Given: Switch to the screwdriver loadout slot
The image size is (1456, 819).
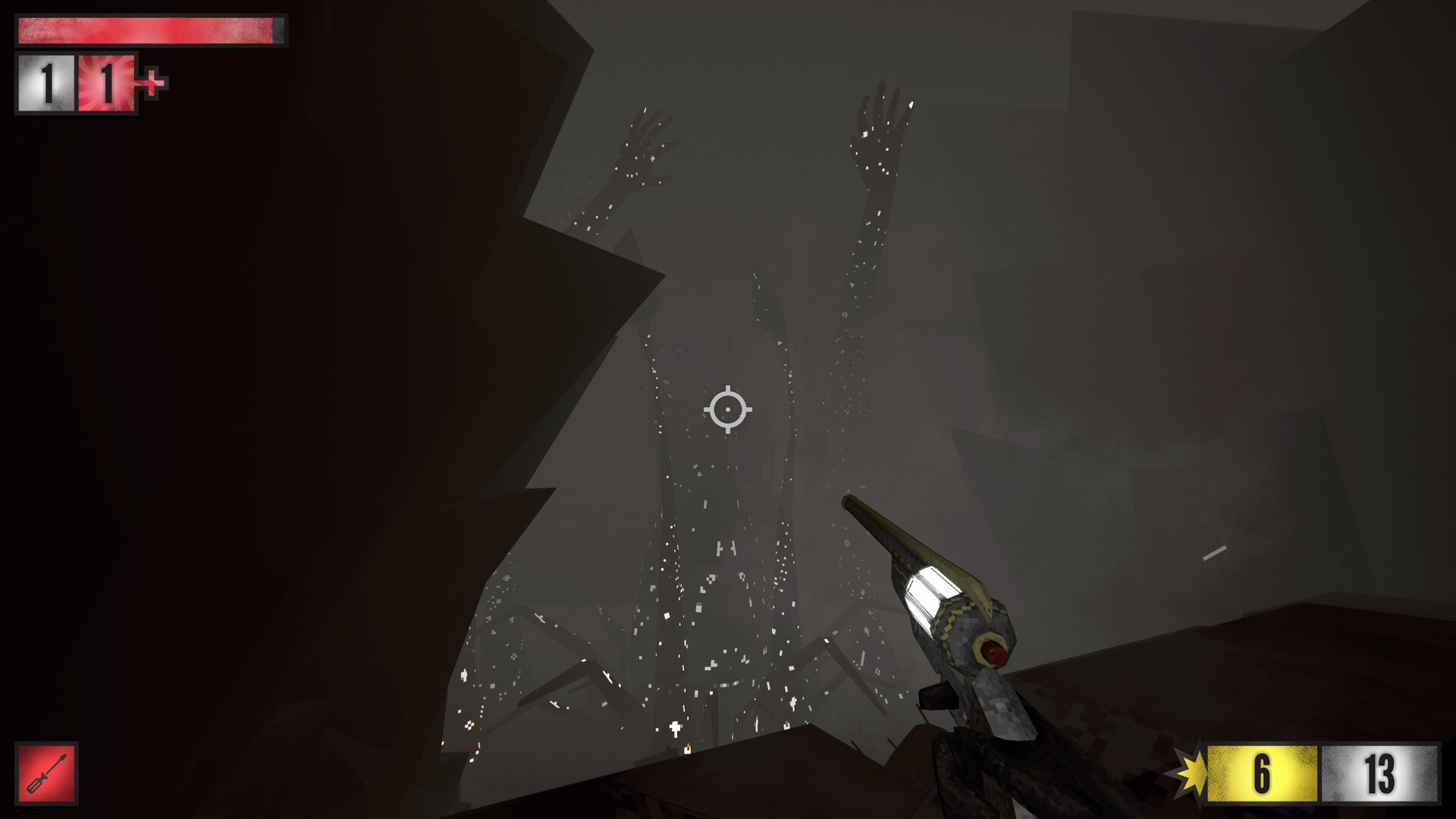Looking at the screenshot, I should [47, 773].
